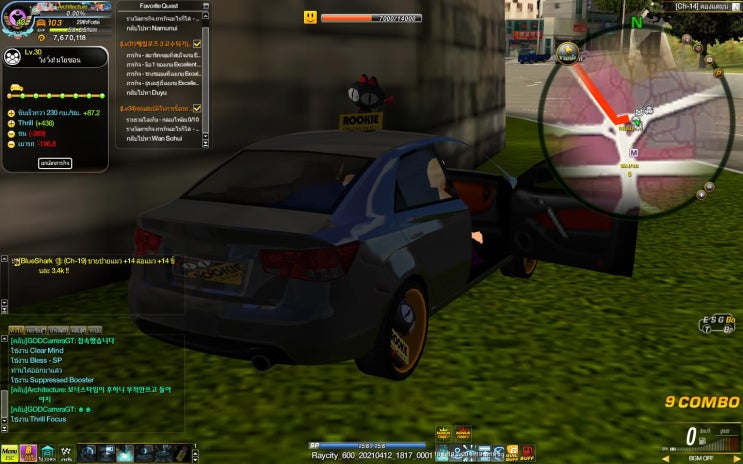Click the pink bag icon beside Menu
Screen dimensions: 743x464
(x=28, y=453)
